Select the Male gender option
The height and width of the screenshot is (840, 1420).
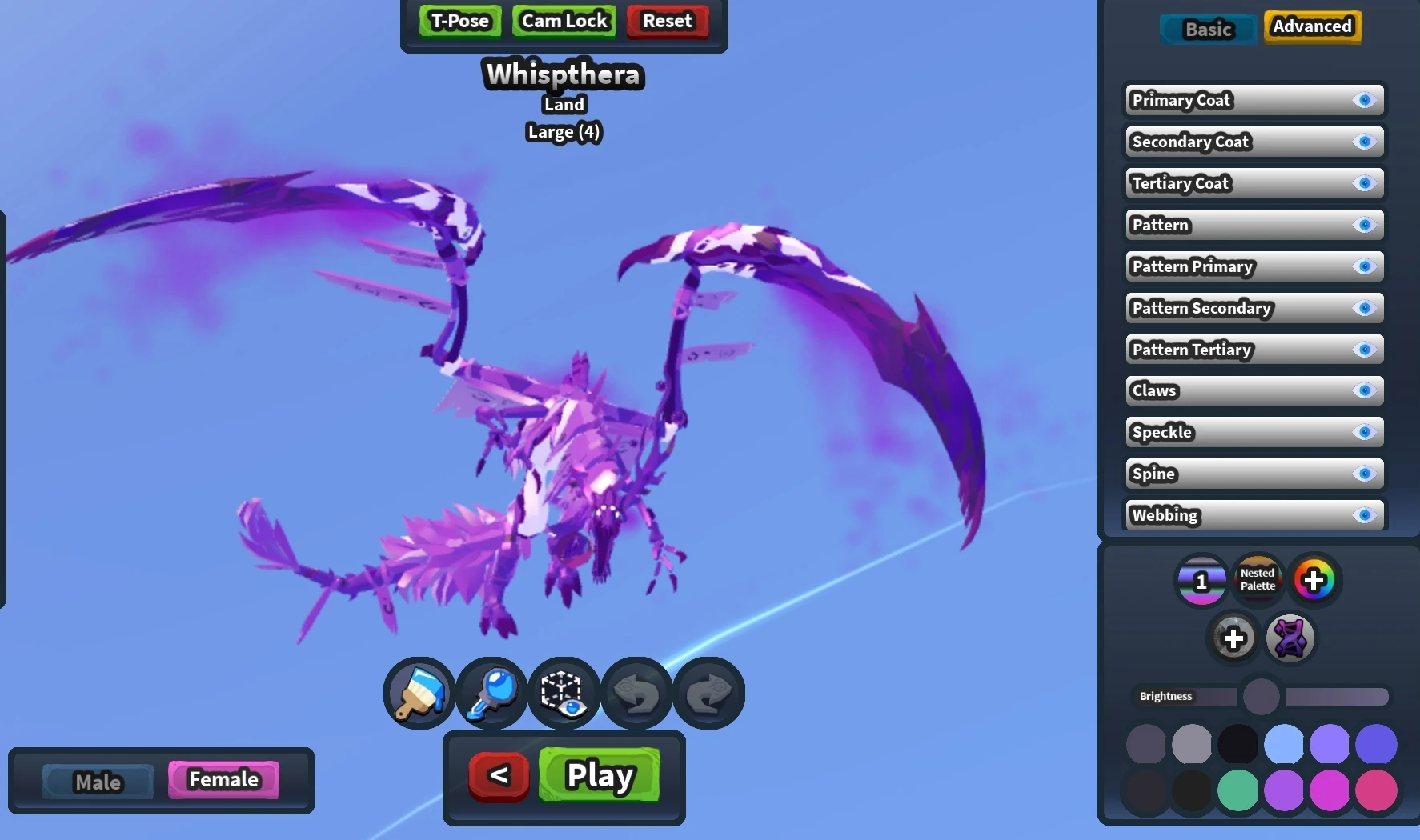[98, 781]
